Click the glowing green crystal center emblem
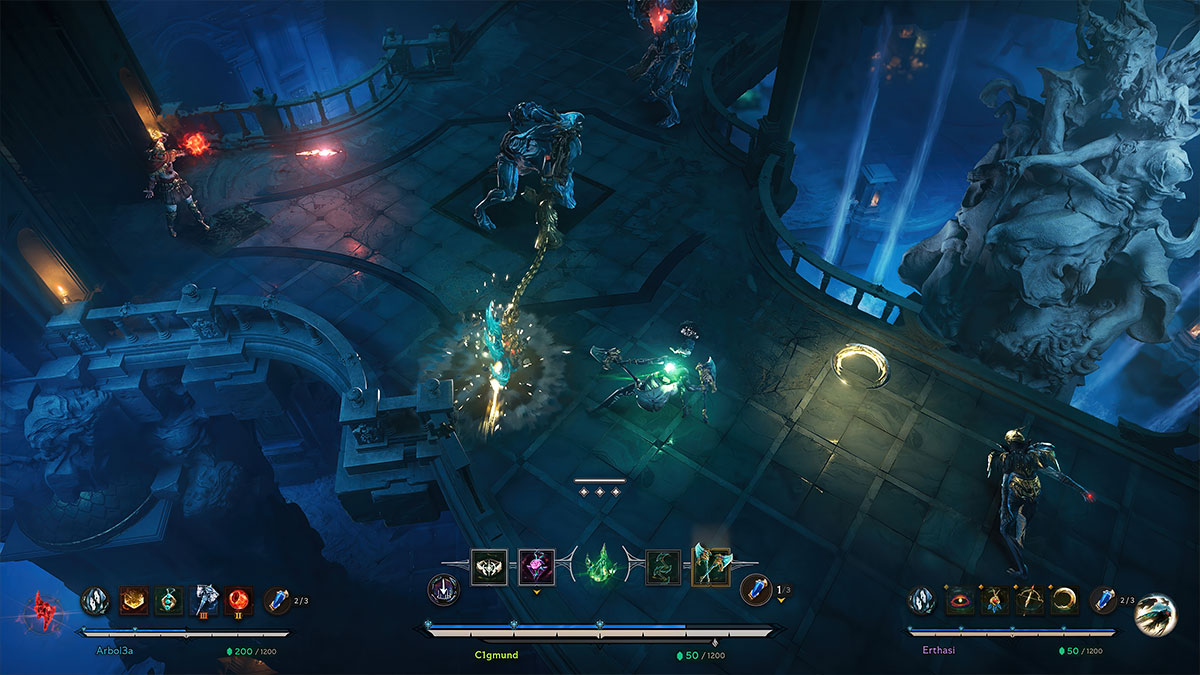This screenshot has height=675, width=1200. click(x=600, y=567)
